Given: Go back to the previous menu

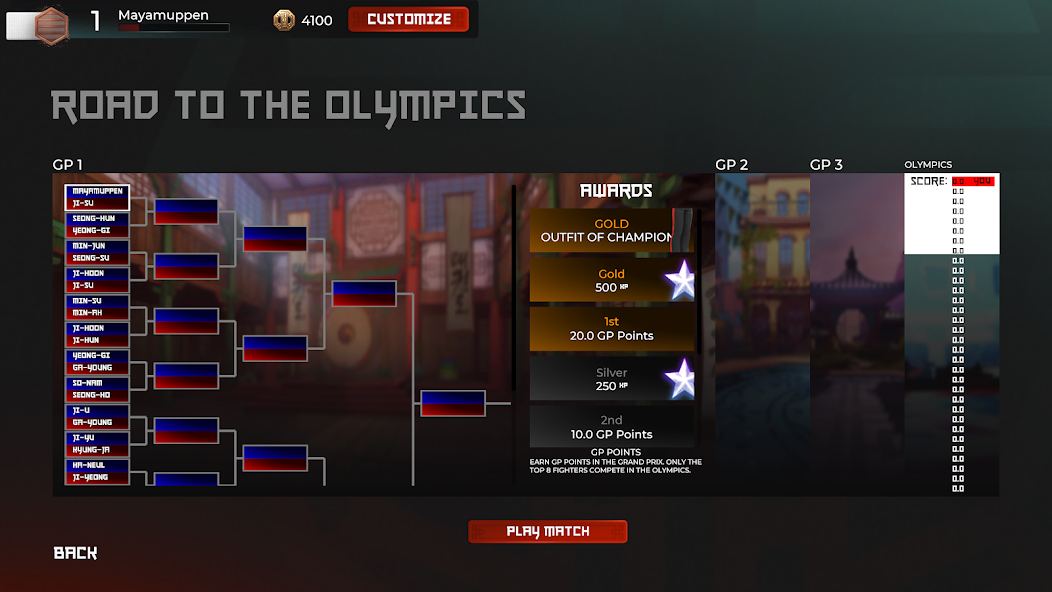Looking at the screenshot, I should (75, 553).
